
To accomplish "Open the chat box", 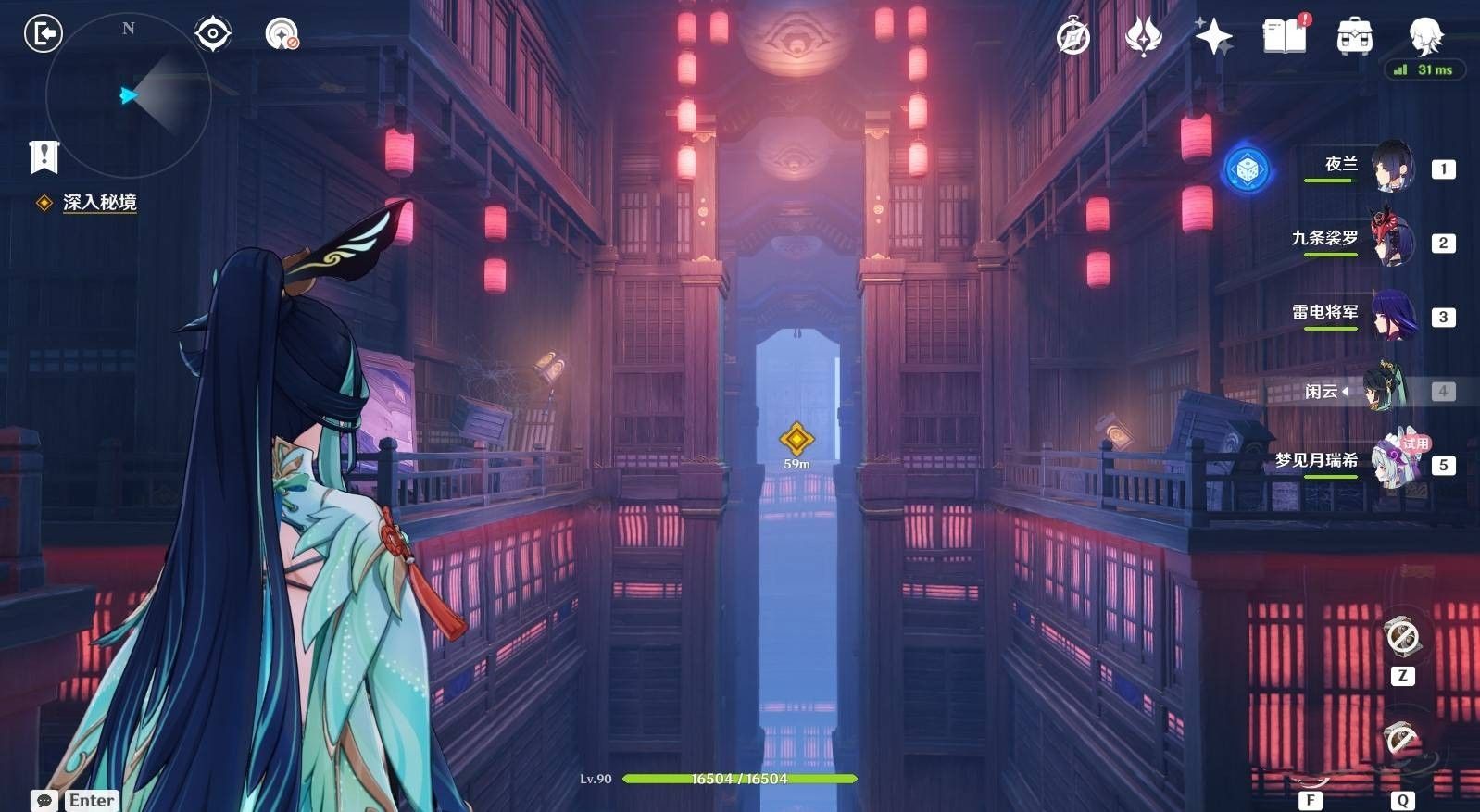I will 44,800.
